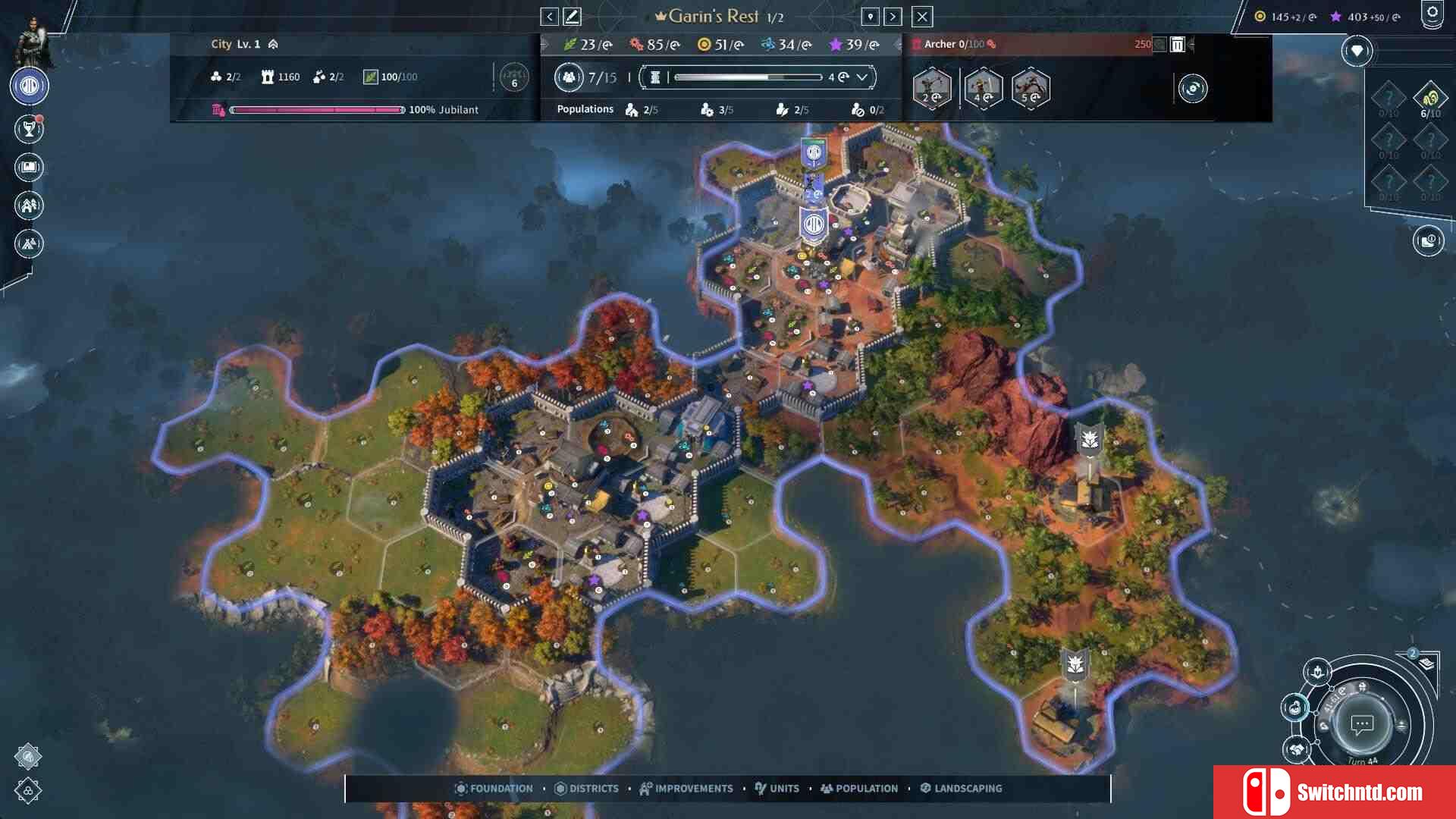Go to the next city

coord(893,17)
